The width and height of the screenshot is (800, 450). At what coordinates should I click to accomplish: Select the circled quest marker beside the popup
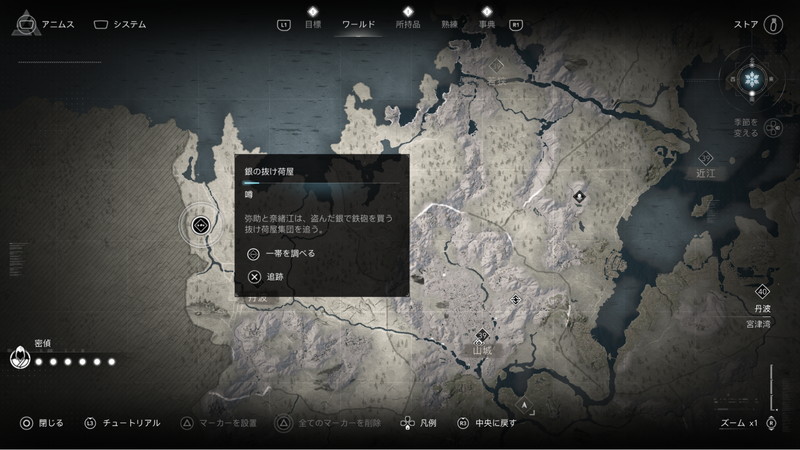click(x=200, y=225)
